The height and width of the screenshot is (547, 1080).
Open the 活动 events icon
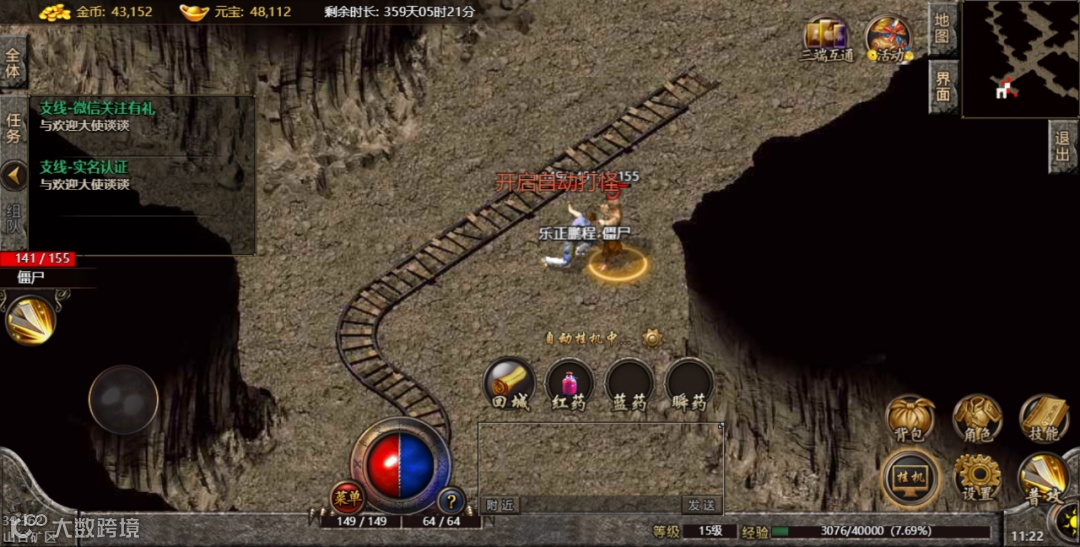click(x=887, y=40)
